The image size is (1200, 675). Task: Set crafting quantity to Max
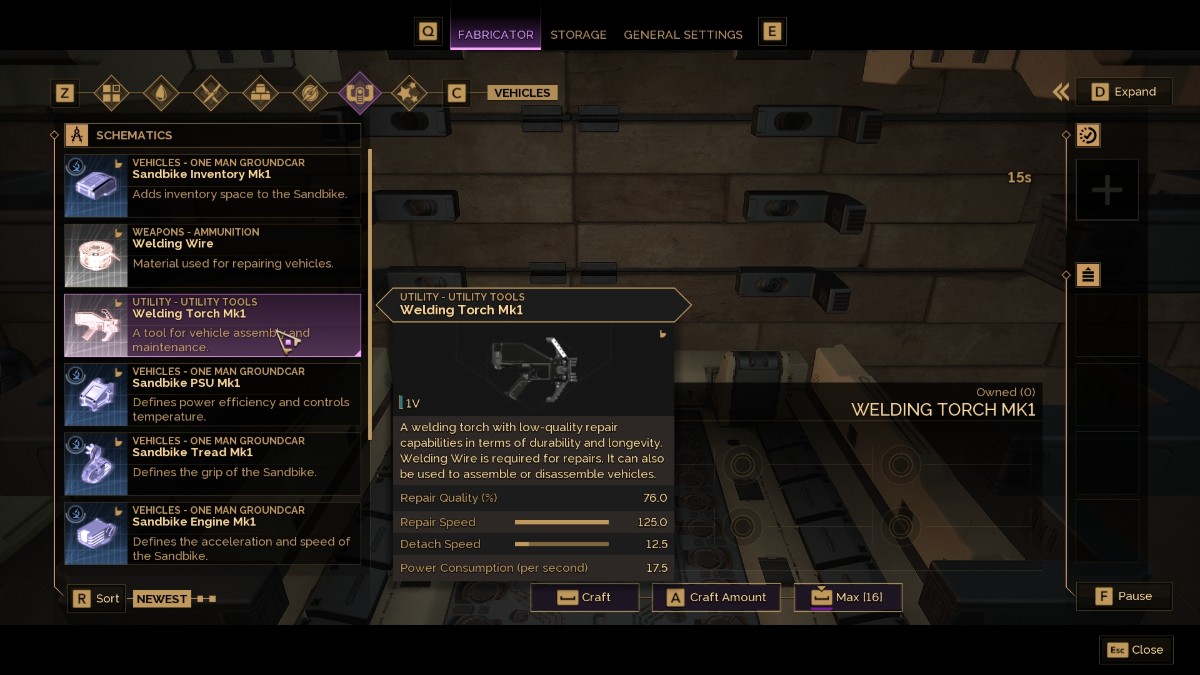(x=848, y=597)
